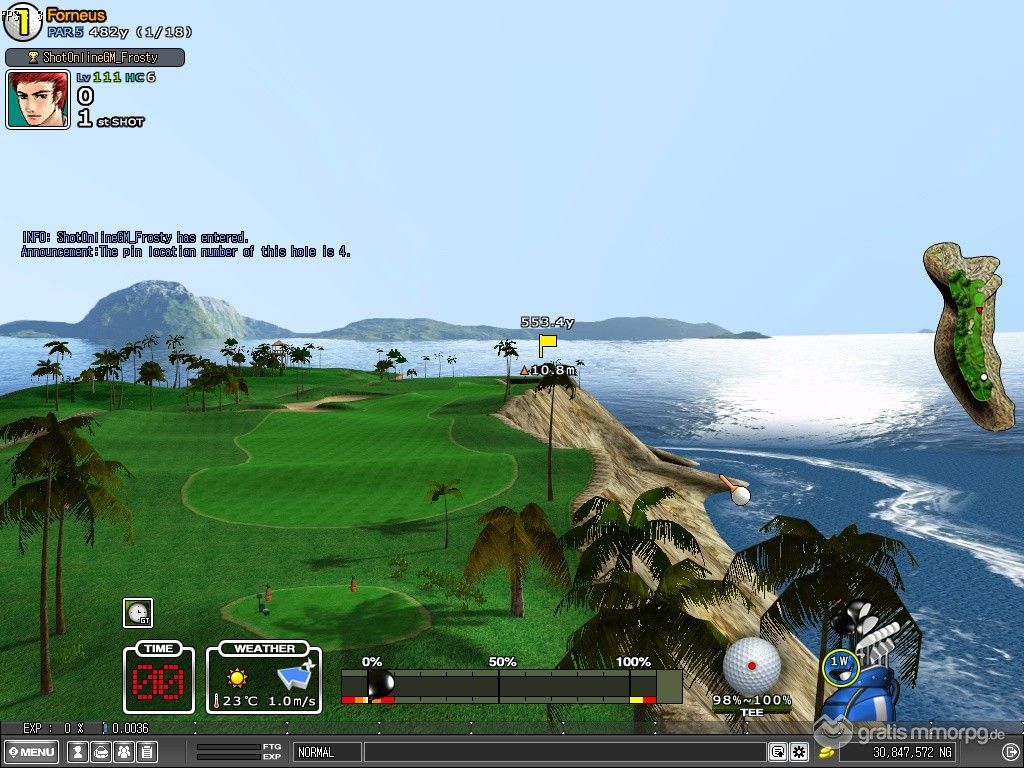Select the NORMAL chat mode box
The image size is (1024, 768).
tap(326, 752)
